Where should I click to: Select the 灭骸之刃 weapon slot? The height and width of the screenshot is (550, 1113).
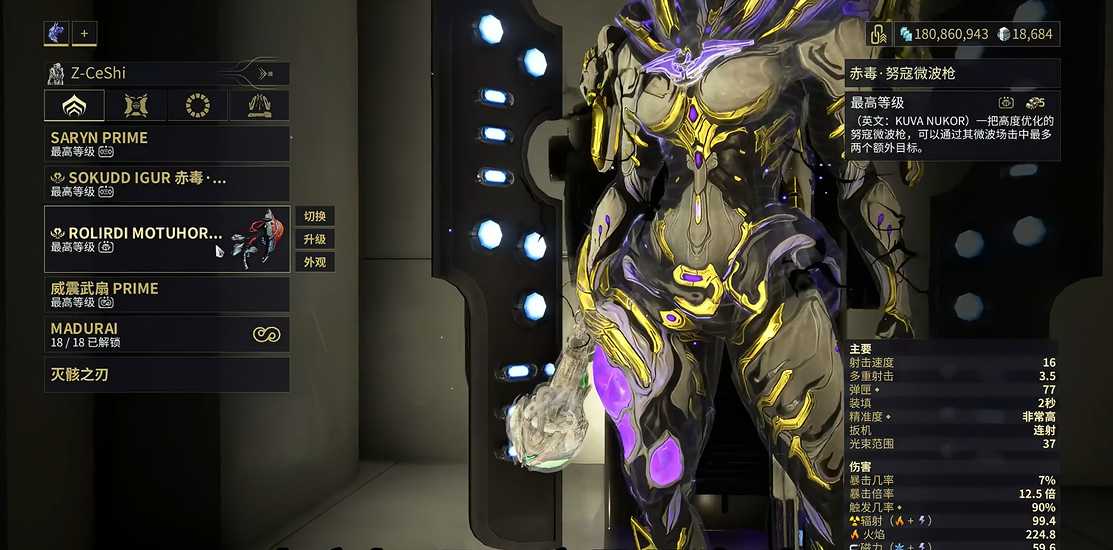point(167,375)
